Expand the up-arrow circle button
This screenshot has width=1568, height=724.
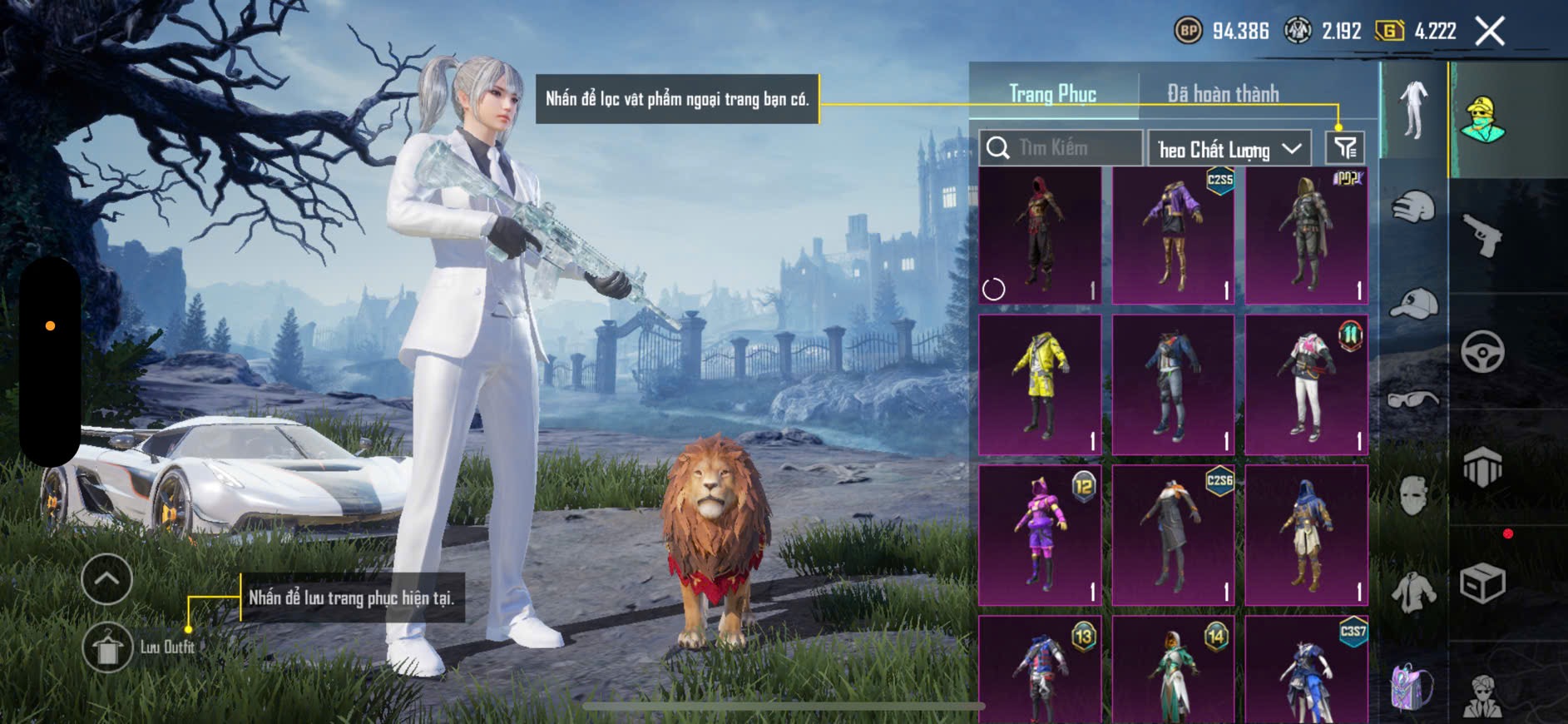click(x=107, y=578)
